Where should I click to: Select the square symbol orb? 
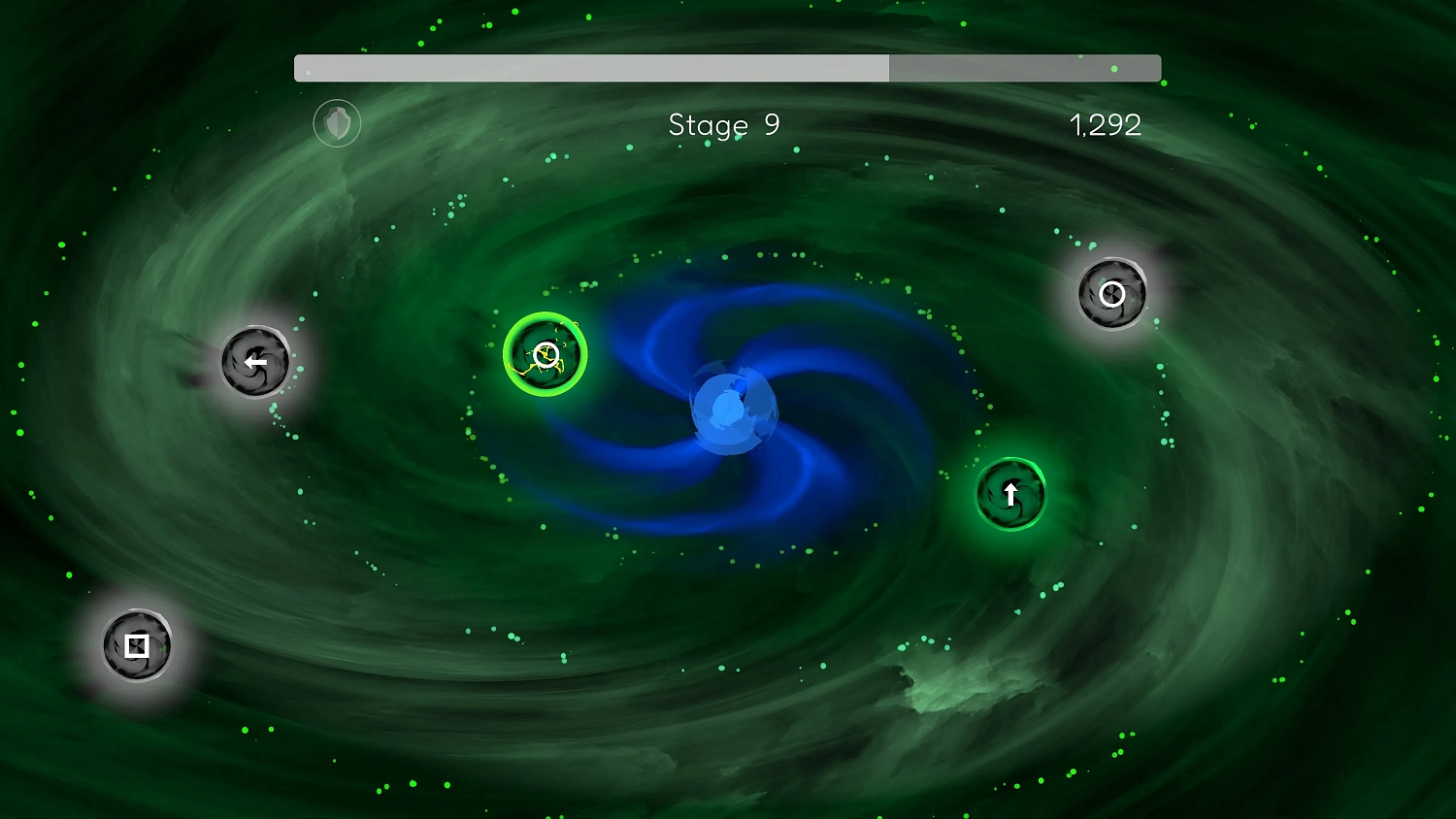click(x=137, y=644)
